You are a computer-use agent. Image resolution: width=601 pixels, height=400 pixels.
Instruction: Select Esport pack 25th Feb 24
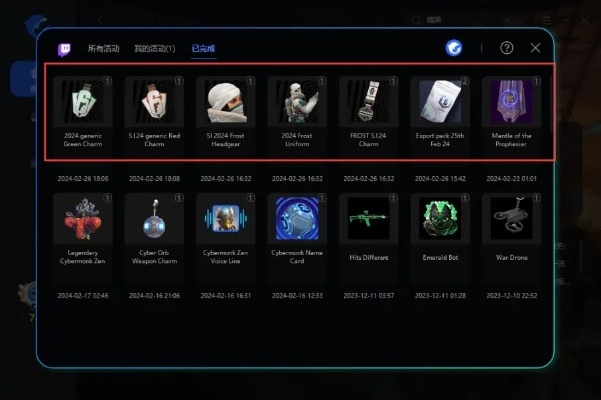(440, 102)
